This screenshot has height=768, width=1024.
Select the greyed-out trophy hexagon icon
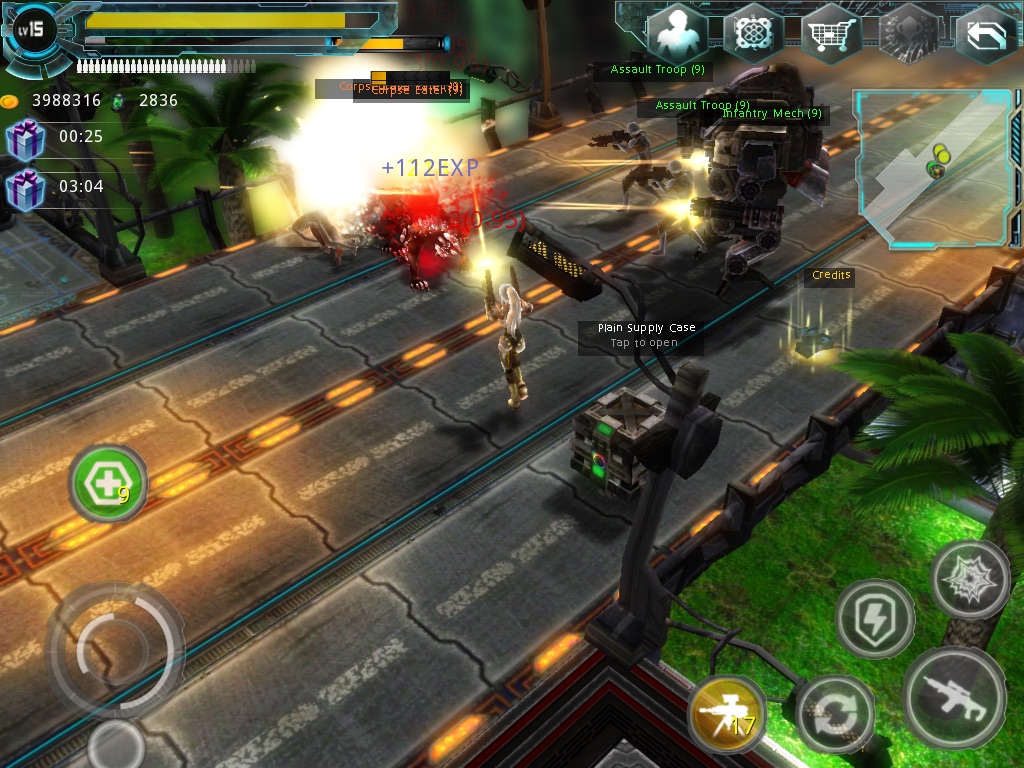click(x=908, y=33)
